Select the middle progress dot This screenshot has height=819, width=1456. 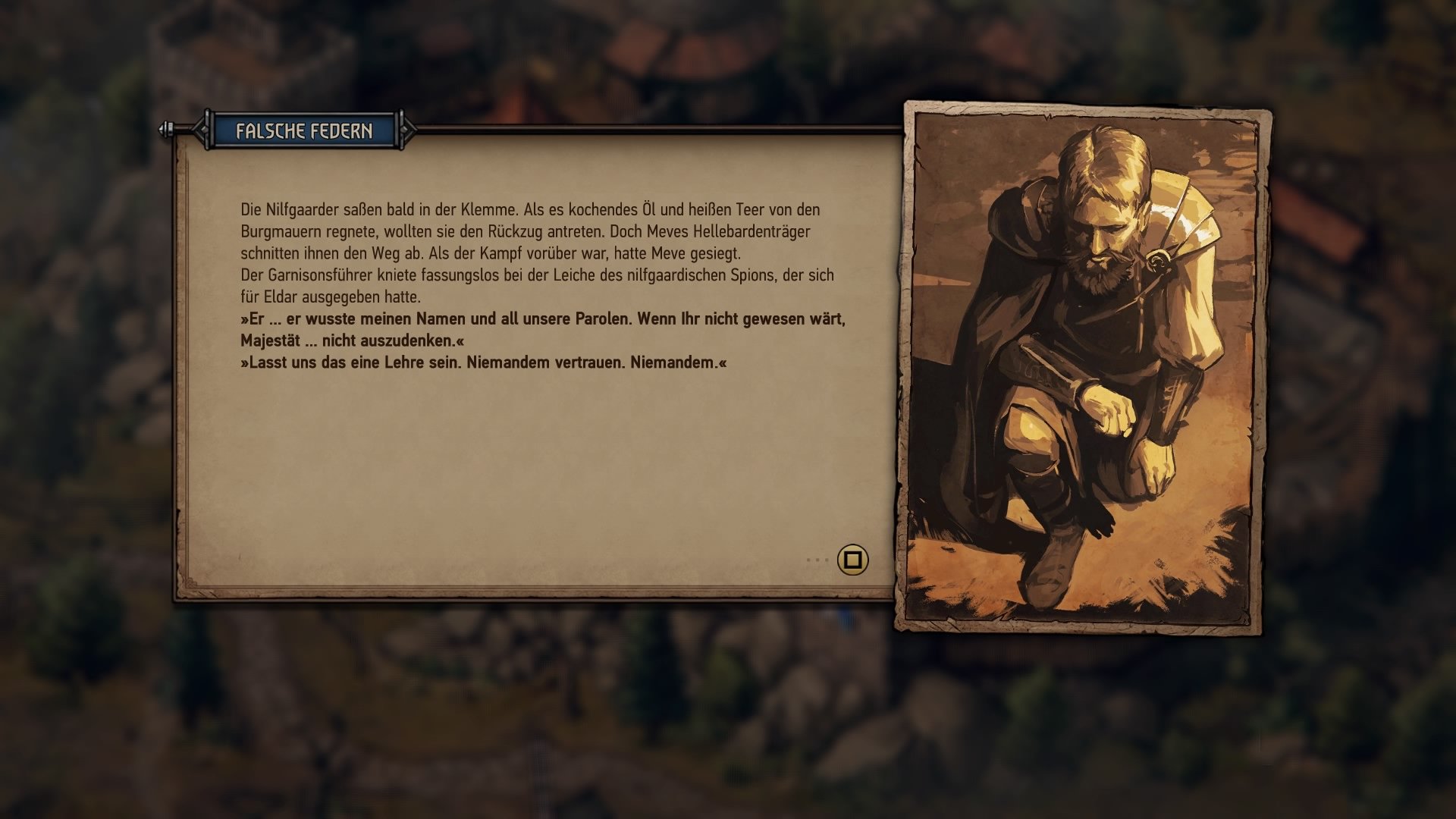(x=817, y=560)
